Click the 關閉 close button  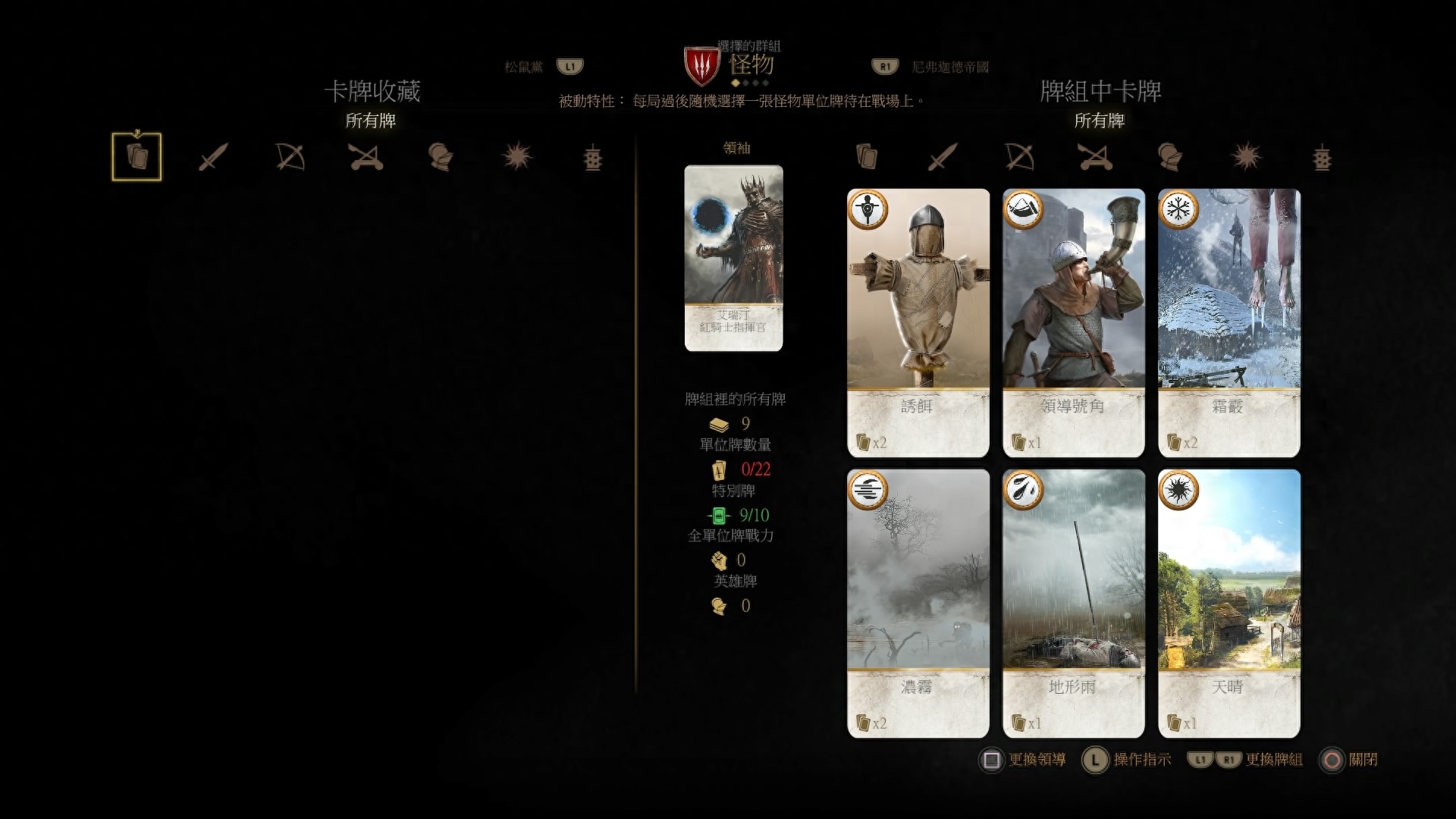coord(1360,759)
